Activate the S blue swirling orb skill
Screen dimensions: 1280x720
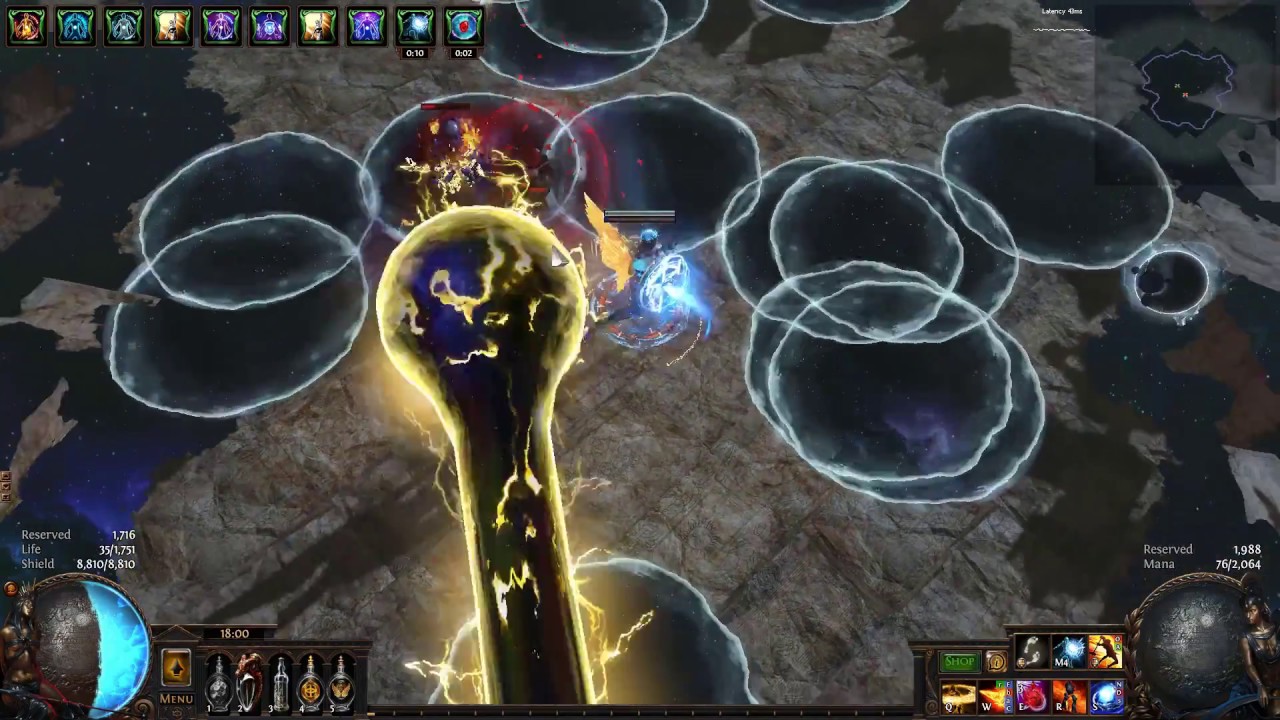click(1106, 697)
